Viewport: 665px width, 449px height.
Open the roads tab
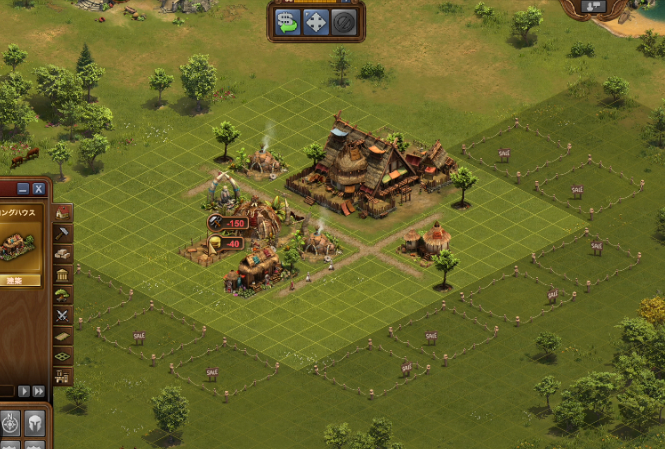[x=63, y=335]
